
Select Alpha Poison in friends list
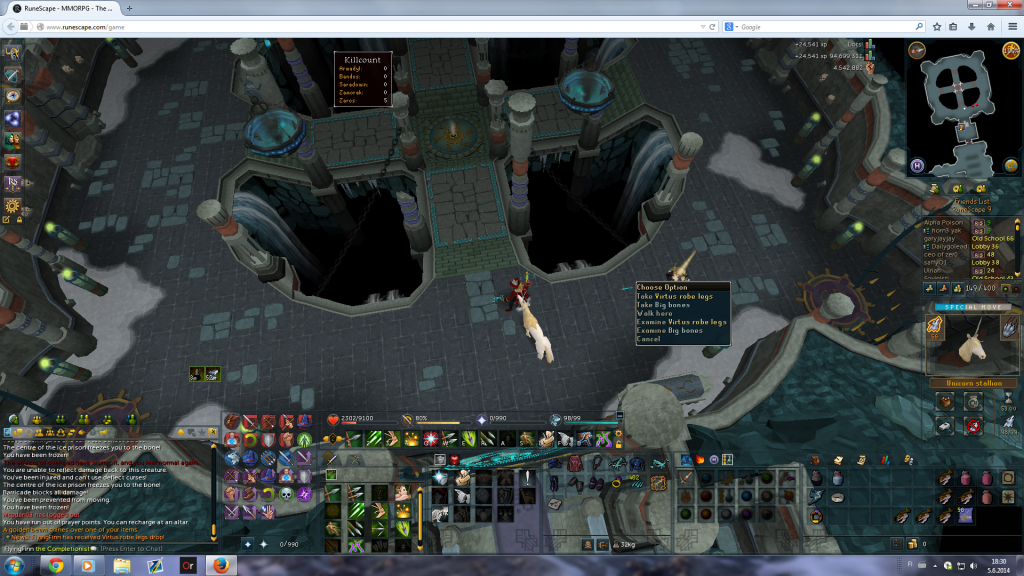coord(947,222)
